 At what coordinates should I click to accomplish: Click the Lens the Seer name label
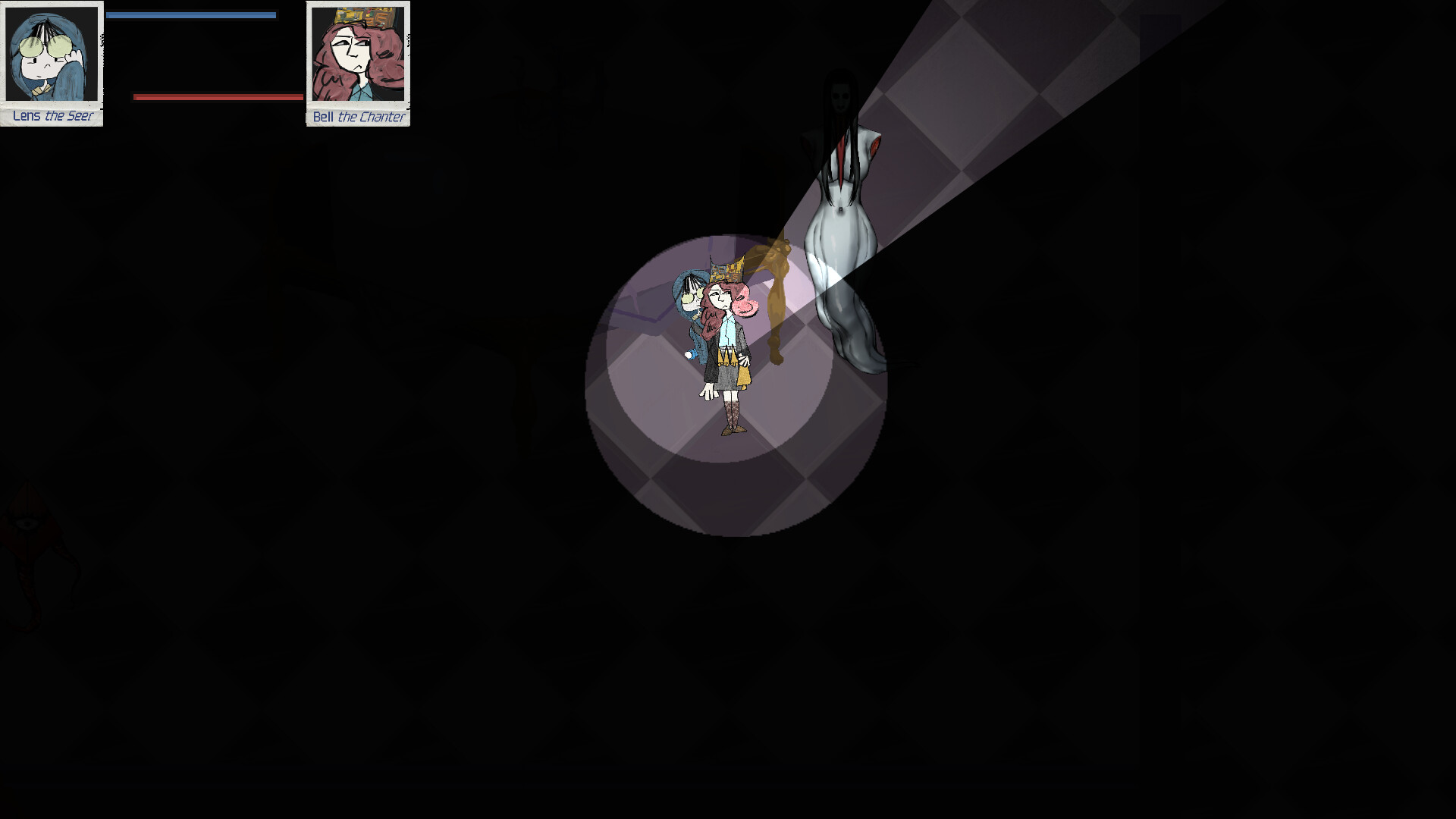tap(52, 116)
